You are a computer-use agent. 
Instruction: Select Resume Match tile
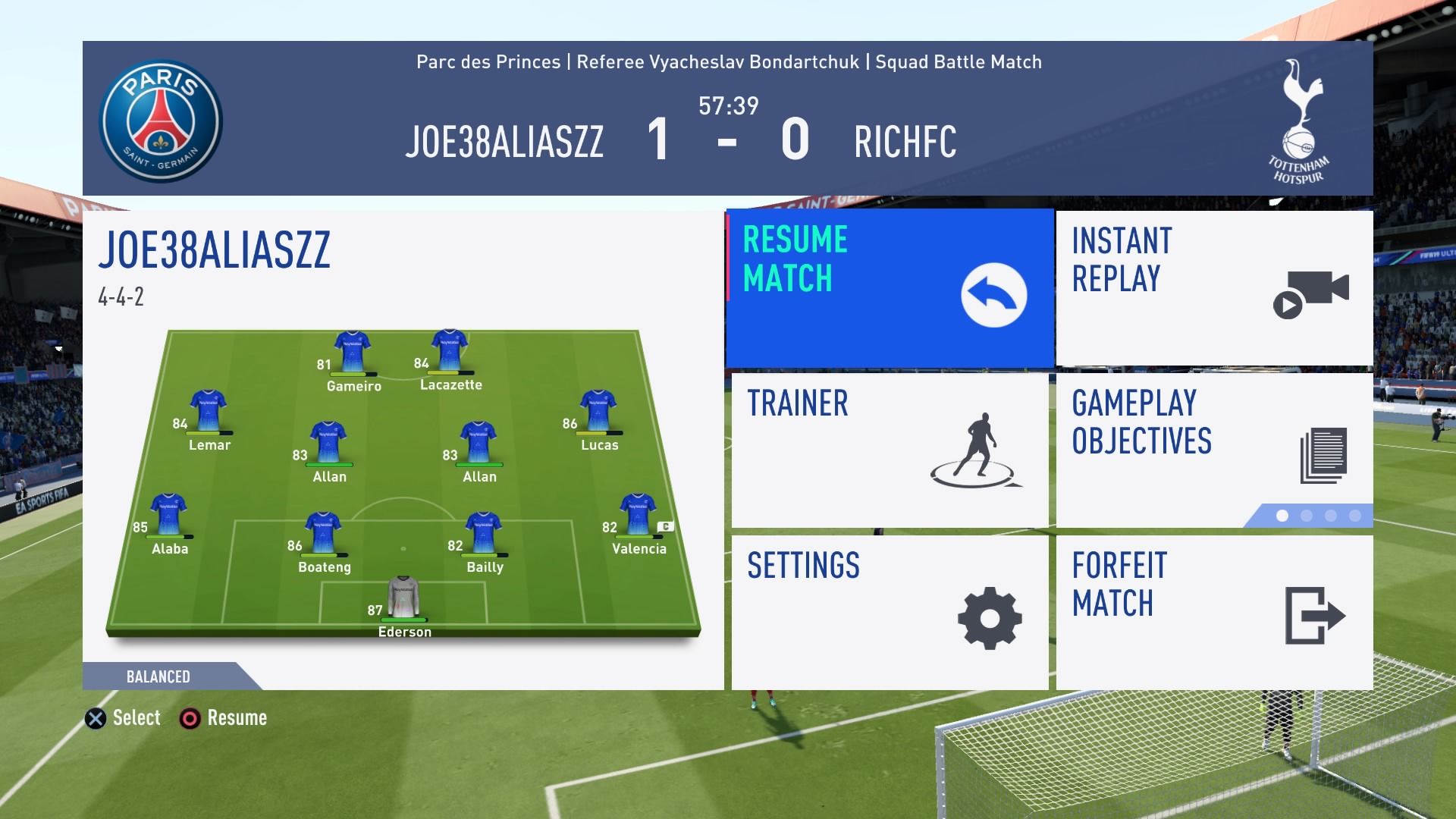click(890, 289)
